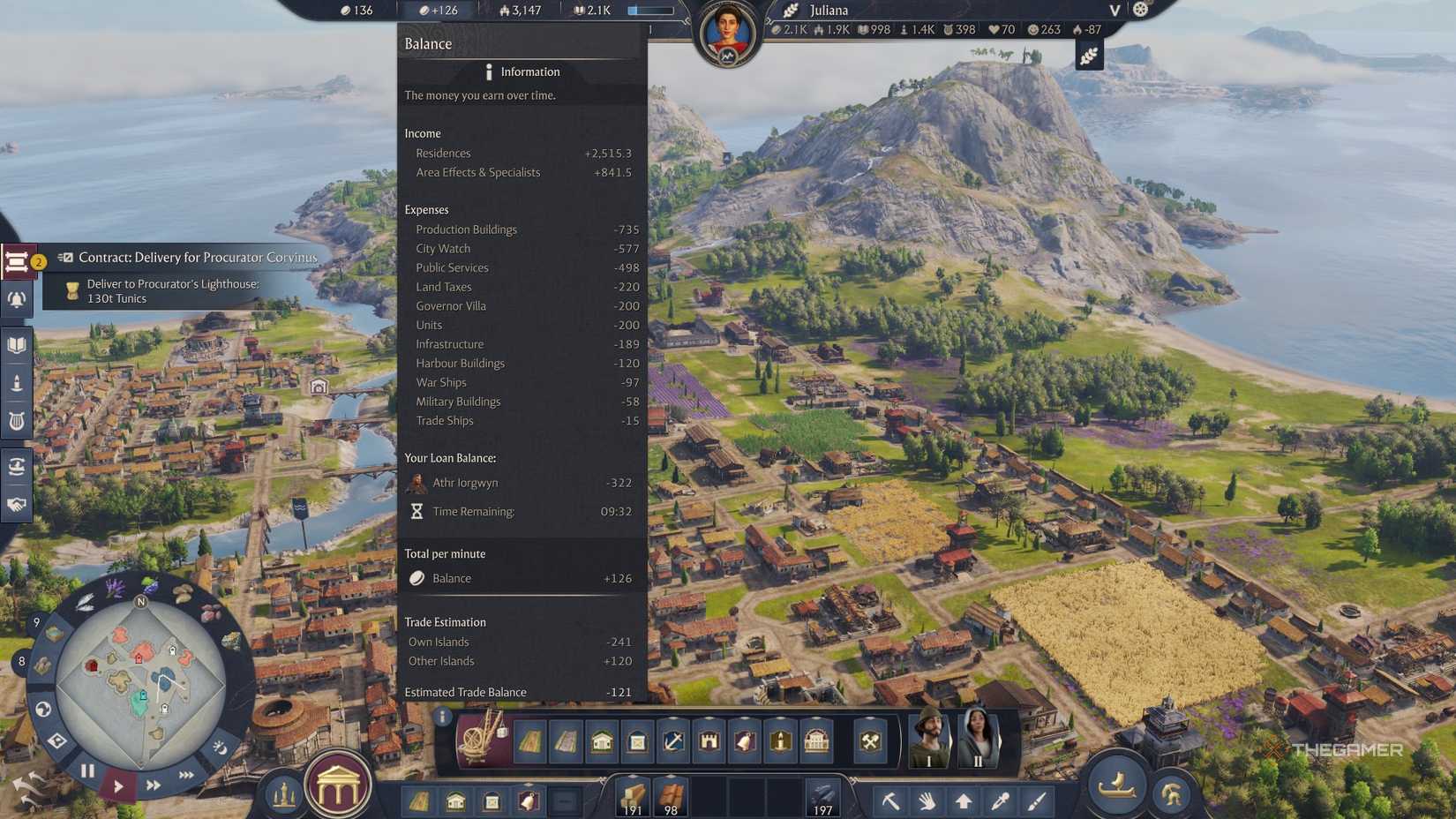Toggle day and night with the moon icon
This screenshot has height=819, width=1456.
click(221, 748)
